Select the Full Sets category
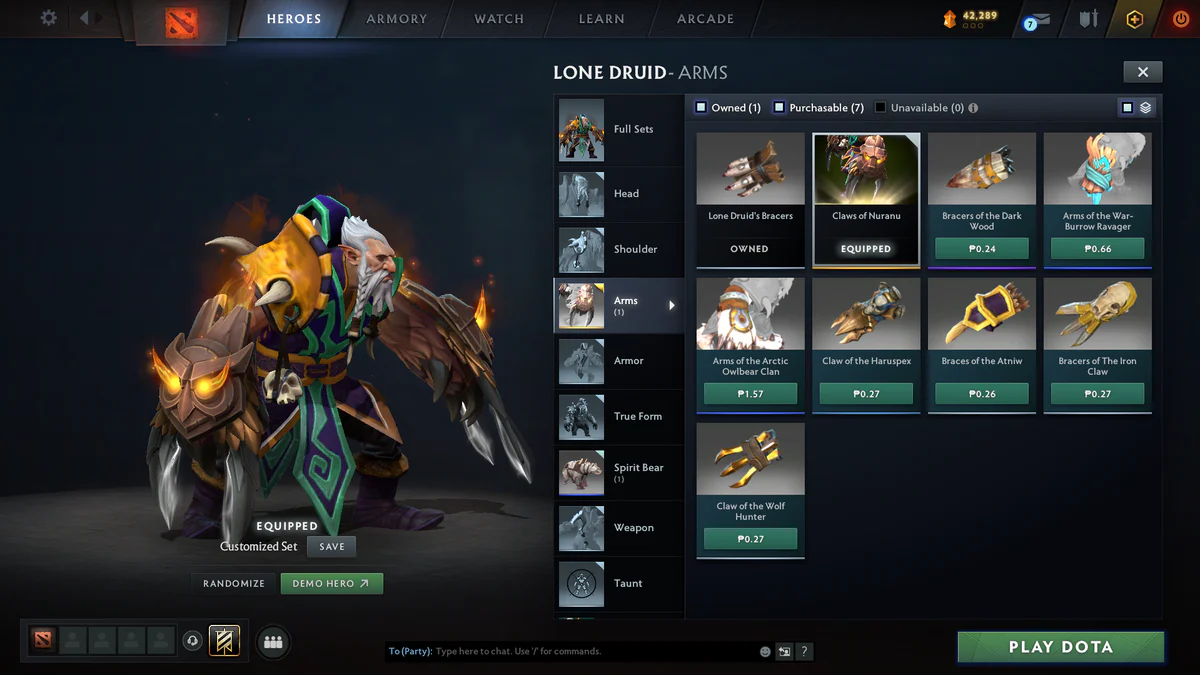The height and width of the screenshot is (675, 1200). click(x=618, y=129)
